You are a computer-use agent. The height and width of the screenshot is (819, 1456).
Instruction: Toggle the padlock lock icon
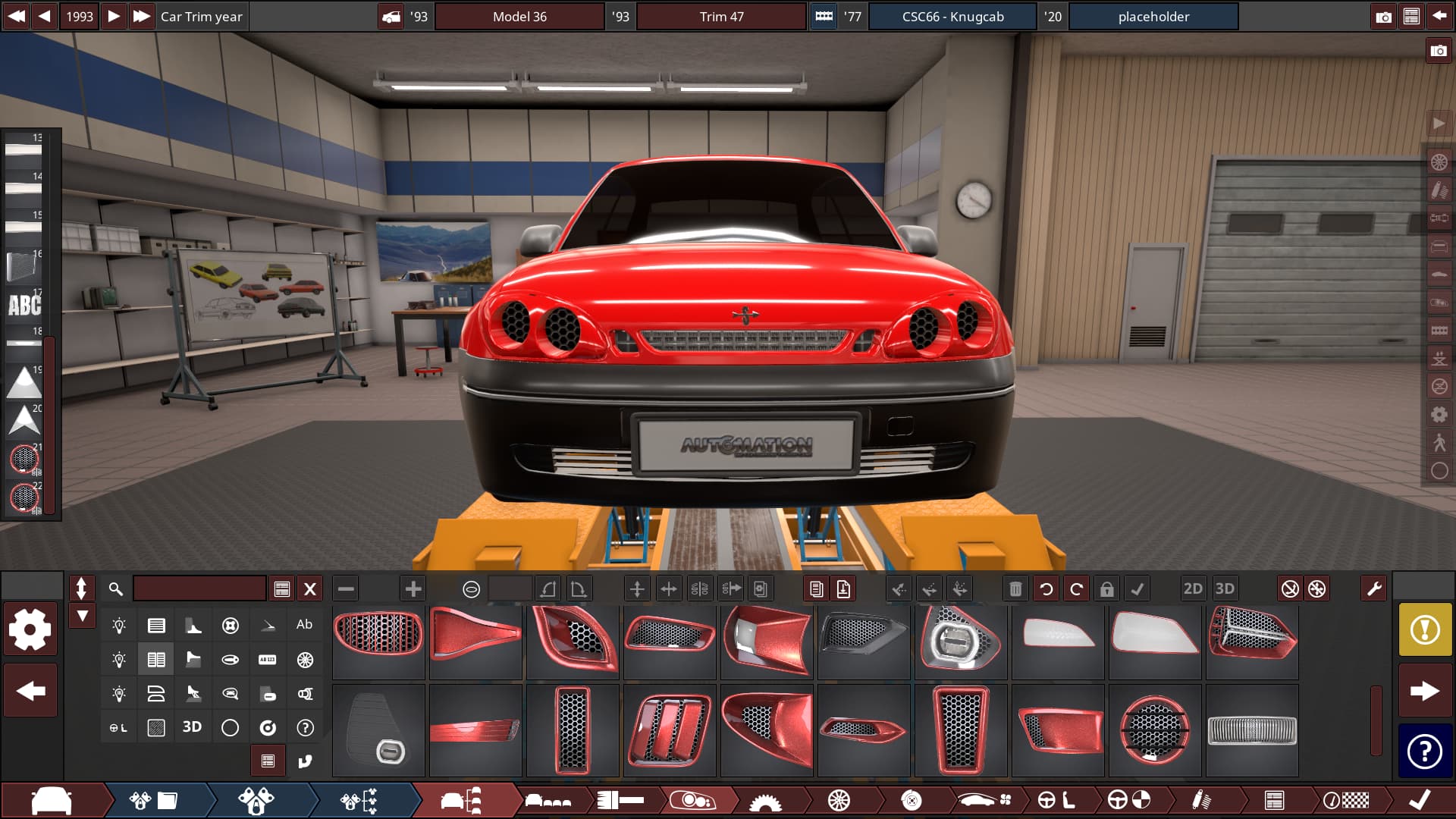[x=1106, y=589]
